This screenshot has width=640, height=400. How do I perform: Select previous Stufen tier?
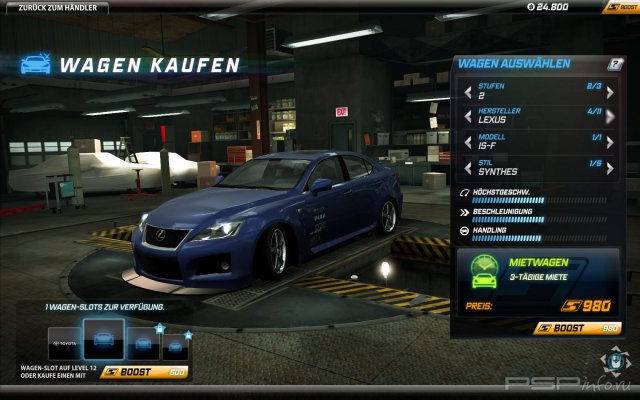pos(467,93)
